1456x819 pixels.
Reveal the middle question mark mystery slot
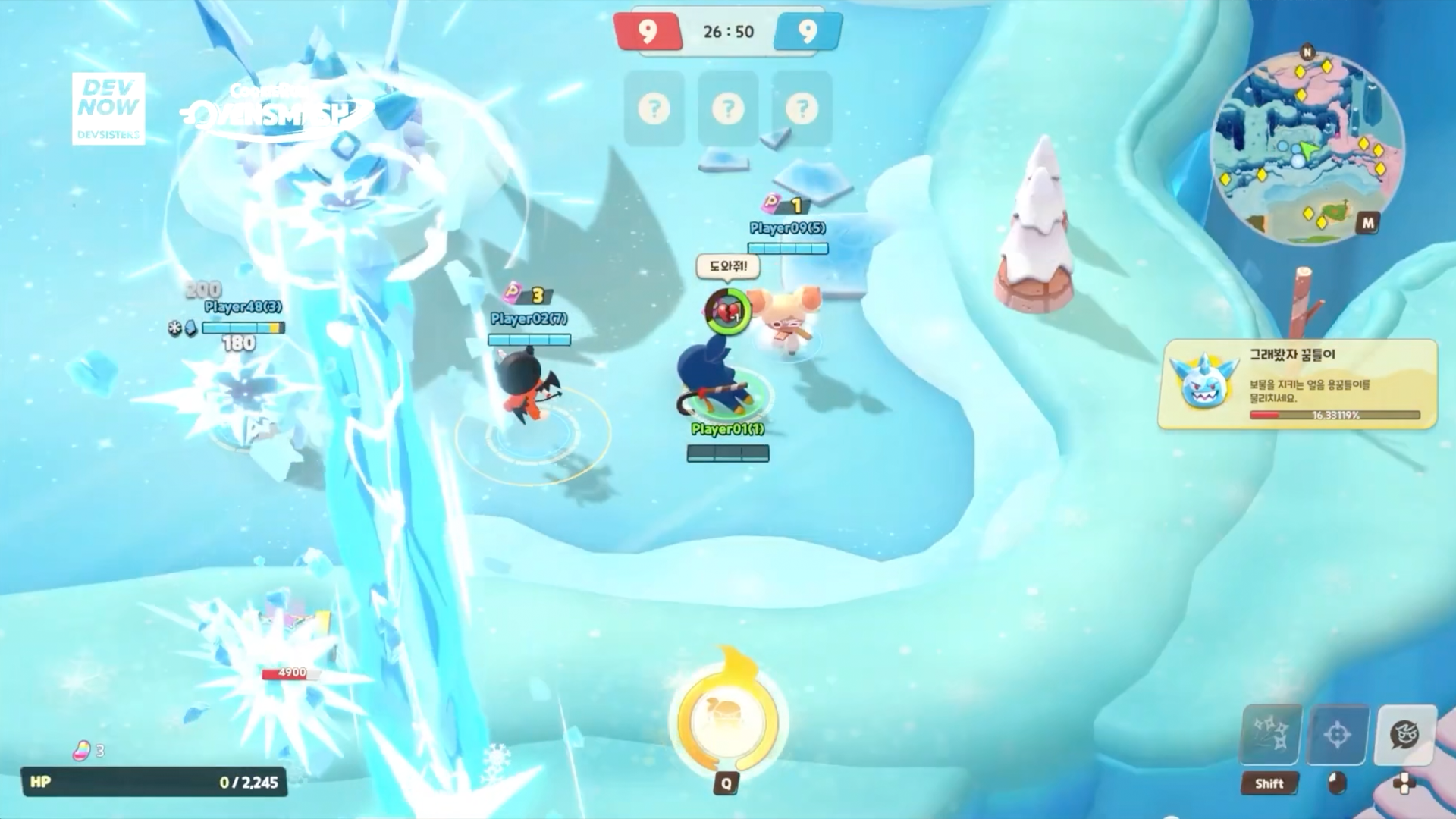(727, 108)
